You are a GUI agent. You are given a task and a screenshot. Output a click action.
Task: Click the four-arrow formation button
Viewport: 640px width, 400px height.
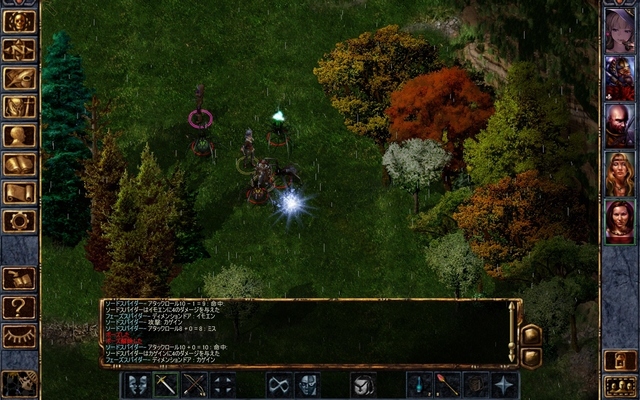[223, 384]
